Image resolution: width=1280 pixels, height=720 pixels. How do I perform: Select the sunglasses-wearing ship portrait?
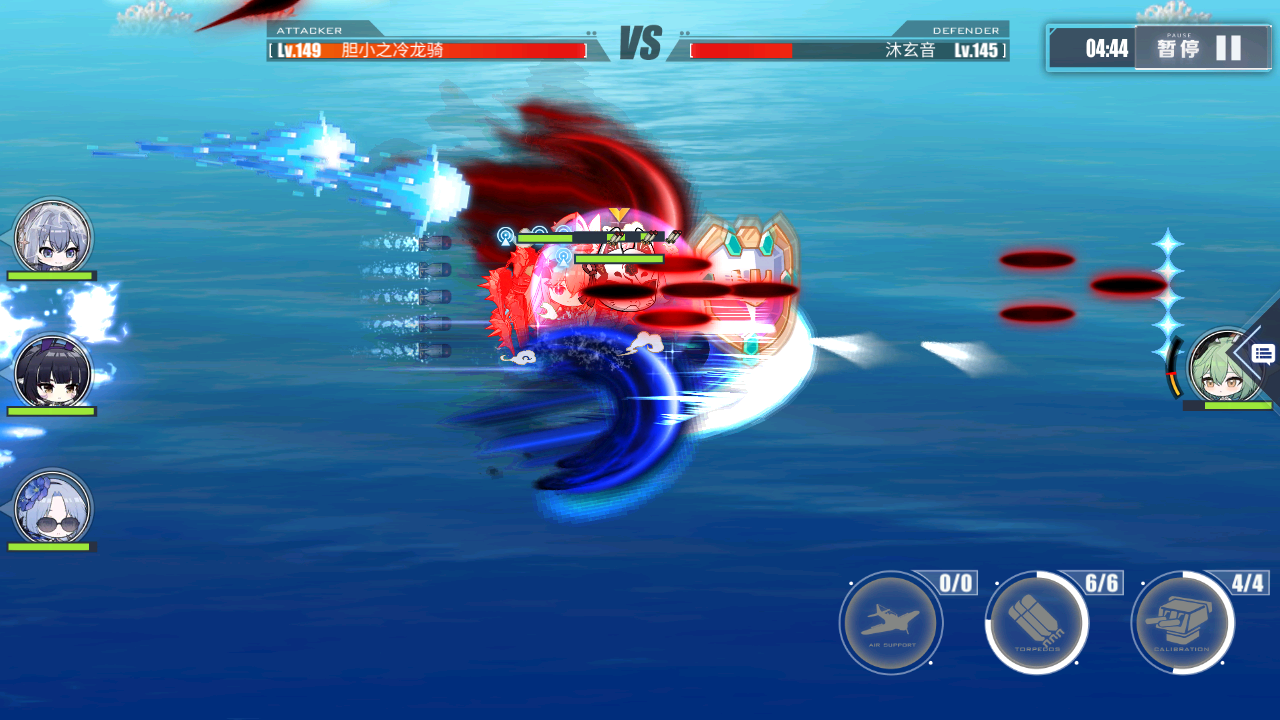click(x=53, y=508)
